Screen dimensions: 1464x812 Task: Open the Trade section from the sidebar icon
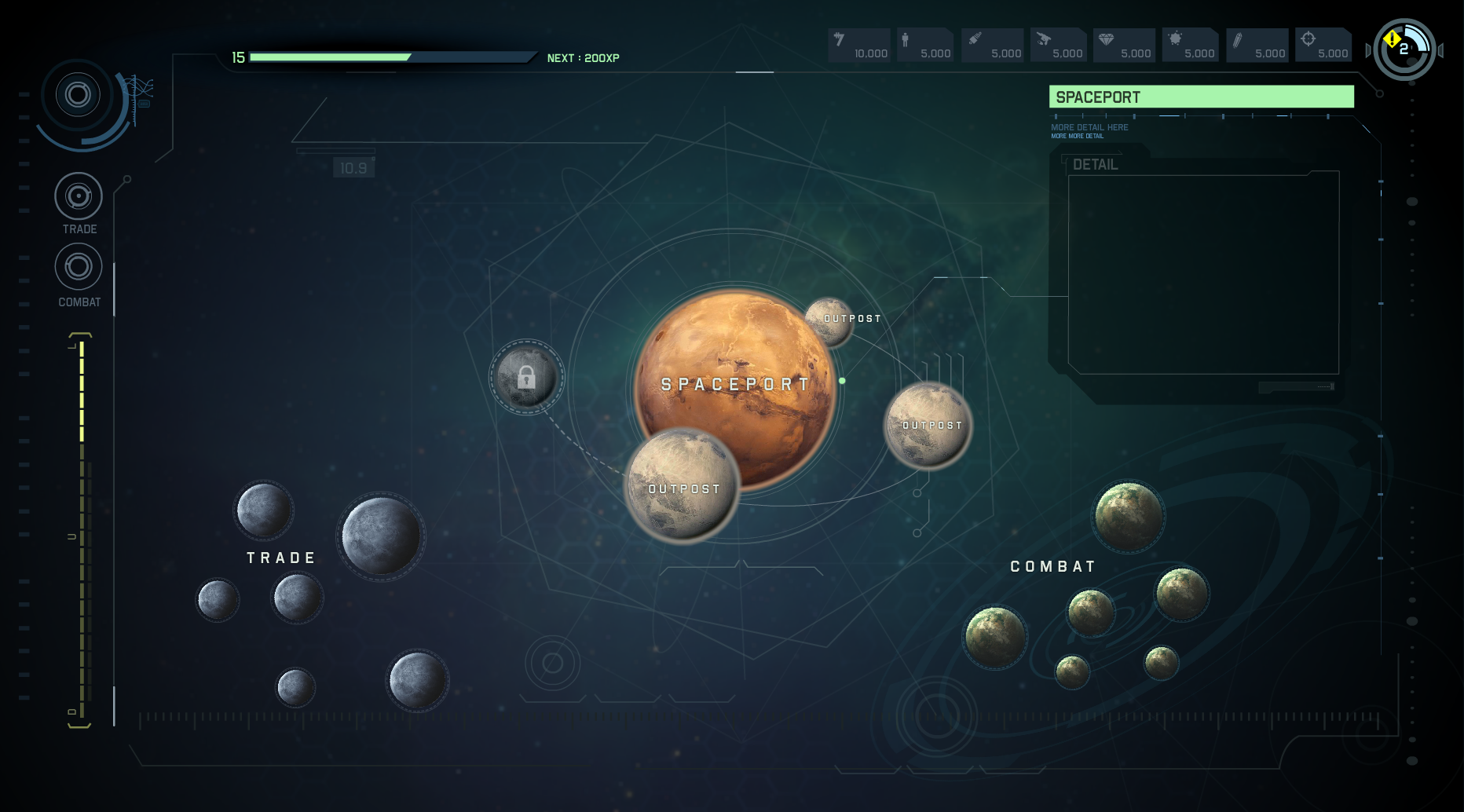coord(79,196)
